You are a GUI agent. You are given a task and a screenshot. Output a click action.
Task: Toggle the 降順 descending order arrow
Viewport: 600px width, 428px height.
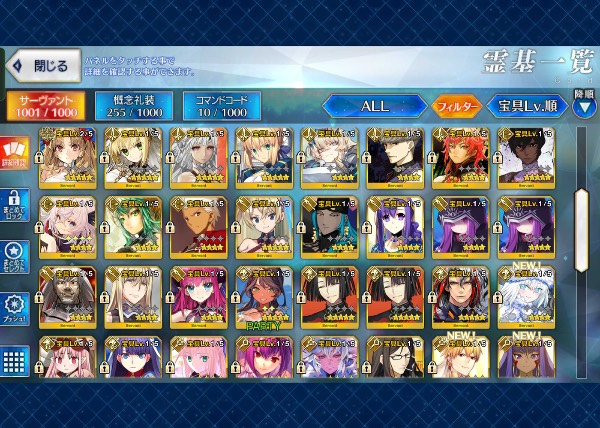click(584, 106)
